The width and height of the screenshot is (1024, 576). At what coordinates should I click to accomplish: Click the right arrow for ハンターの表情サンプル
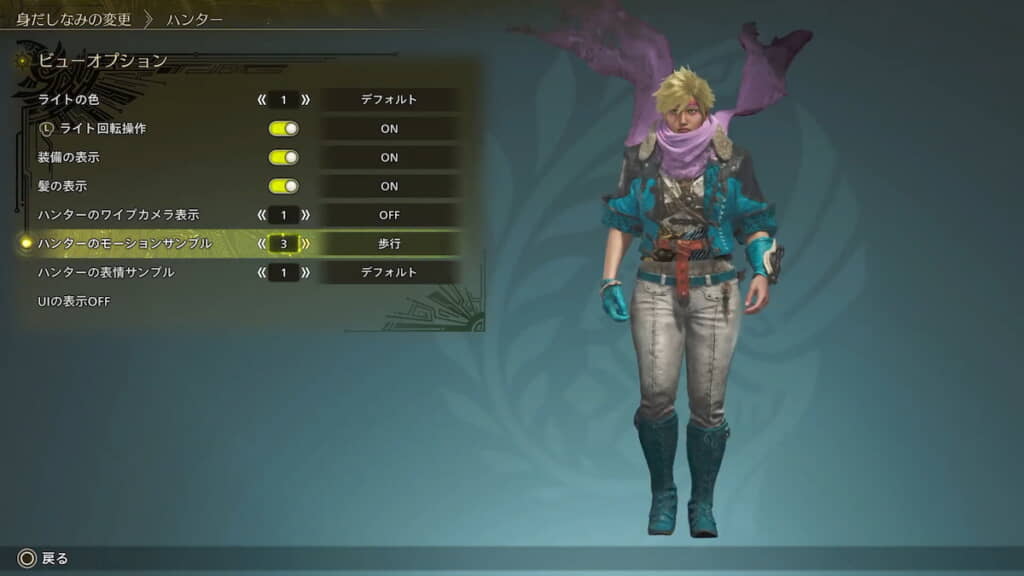coord(305,272)
